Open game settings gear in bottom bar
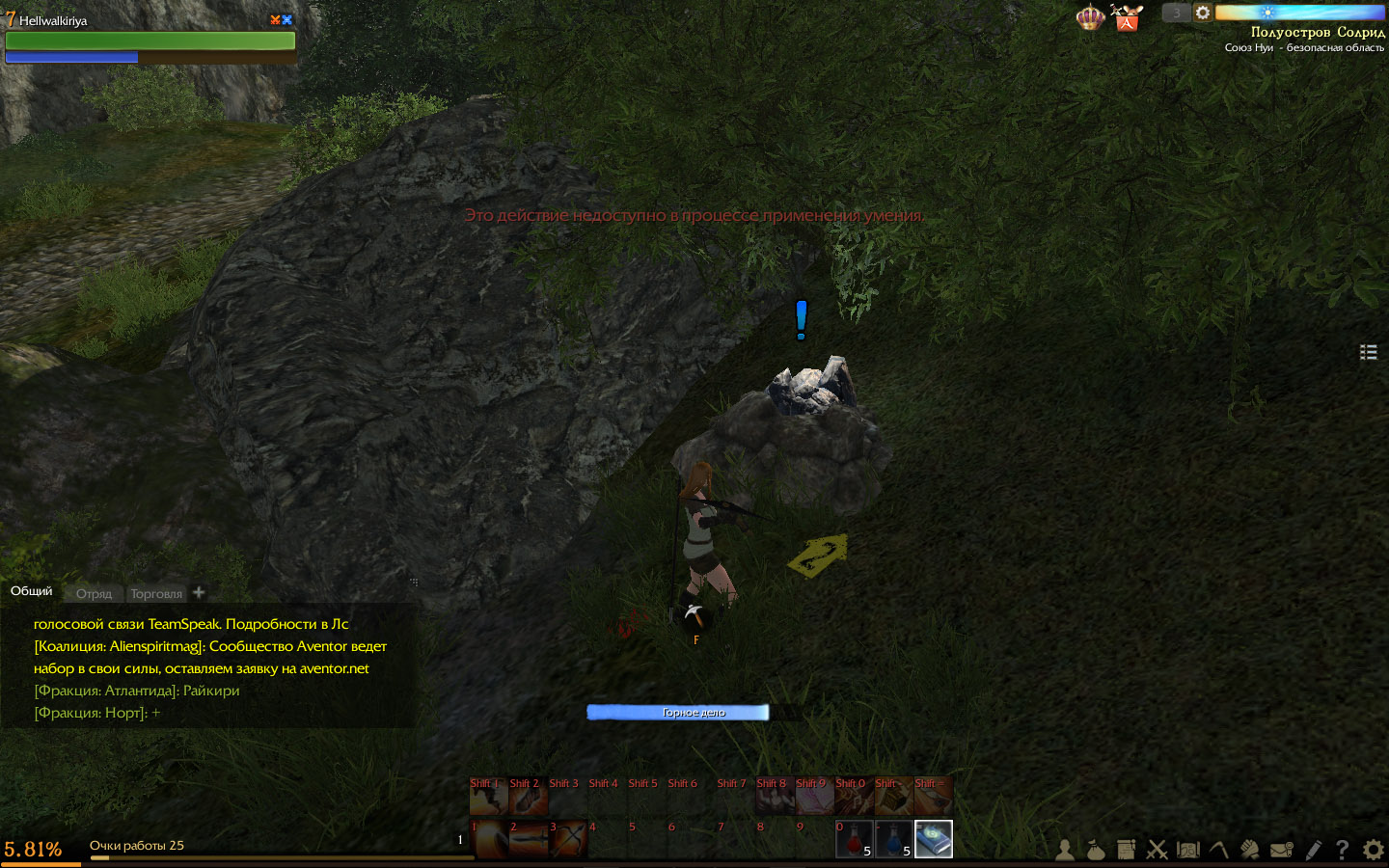 pyautogui.click(x=1373, y=850)
